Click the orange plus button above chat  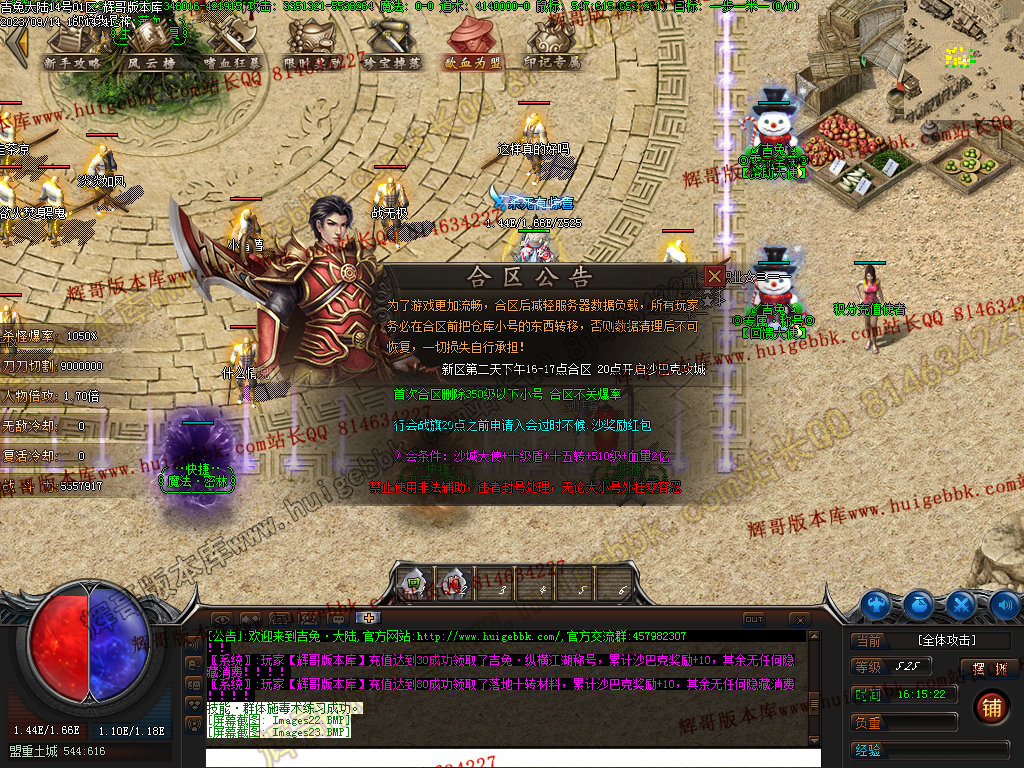click(x=369, y=618)
